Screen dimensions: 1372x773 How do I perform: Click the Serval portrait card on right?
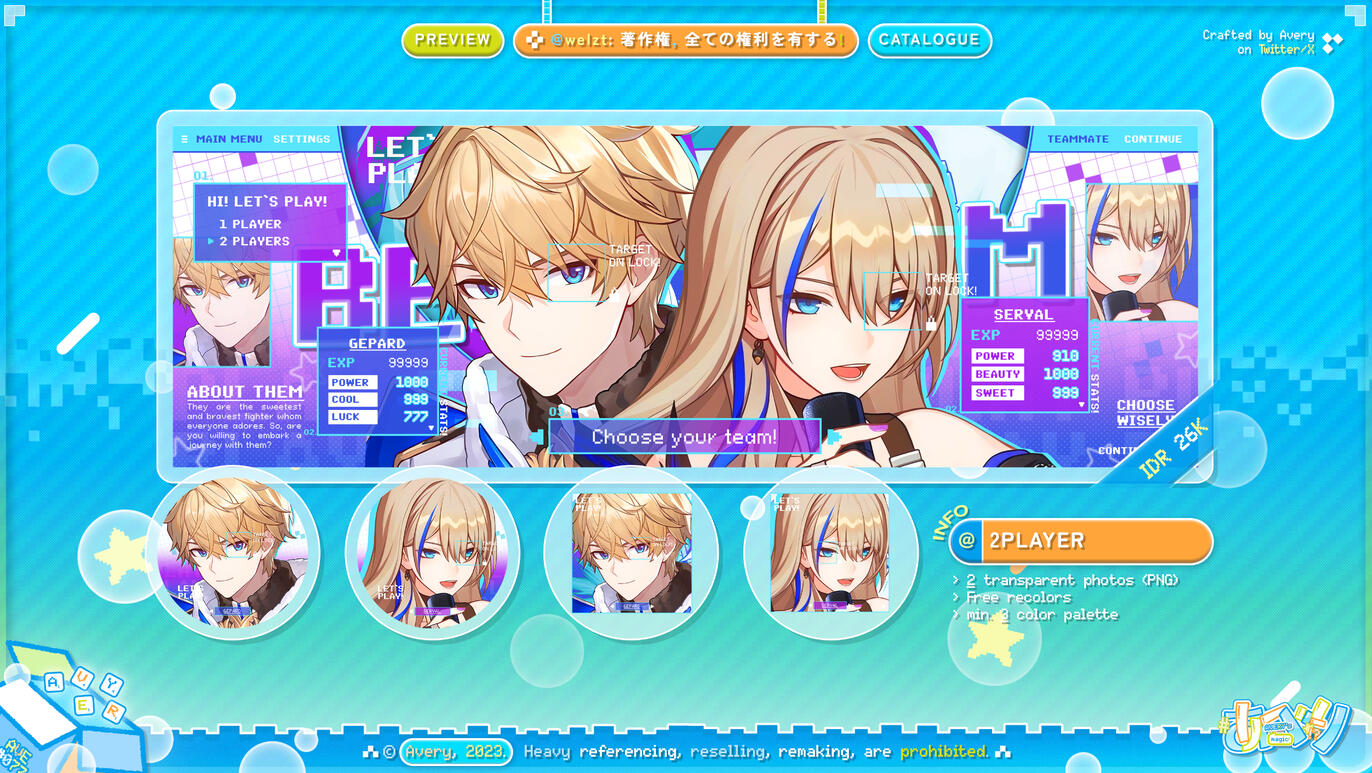(x=1141, y=250)
